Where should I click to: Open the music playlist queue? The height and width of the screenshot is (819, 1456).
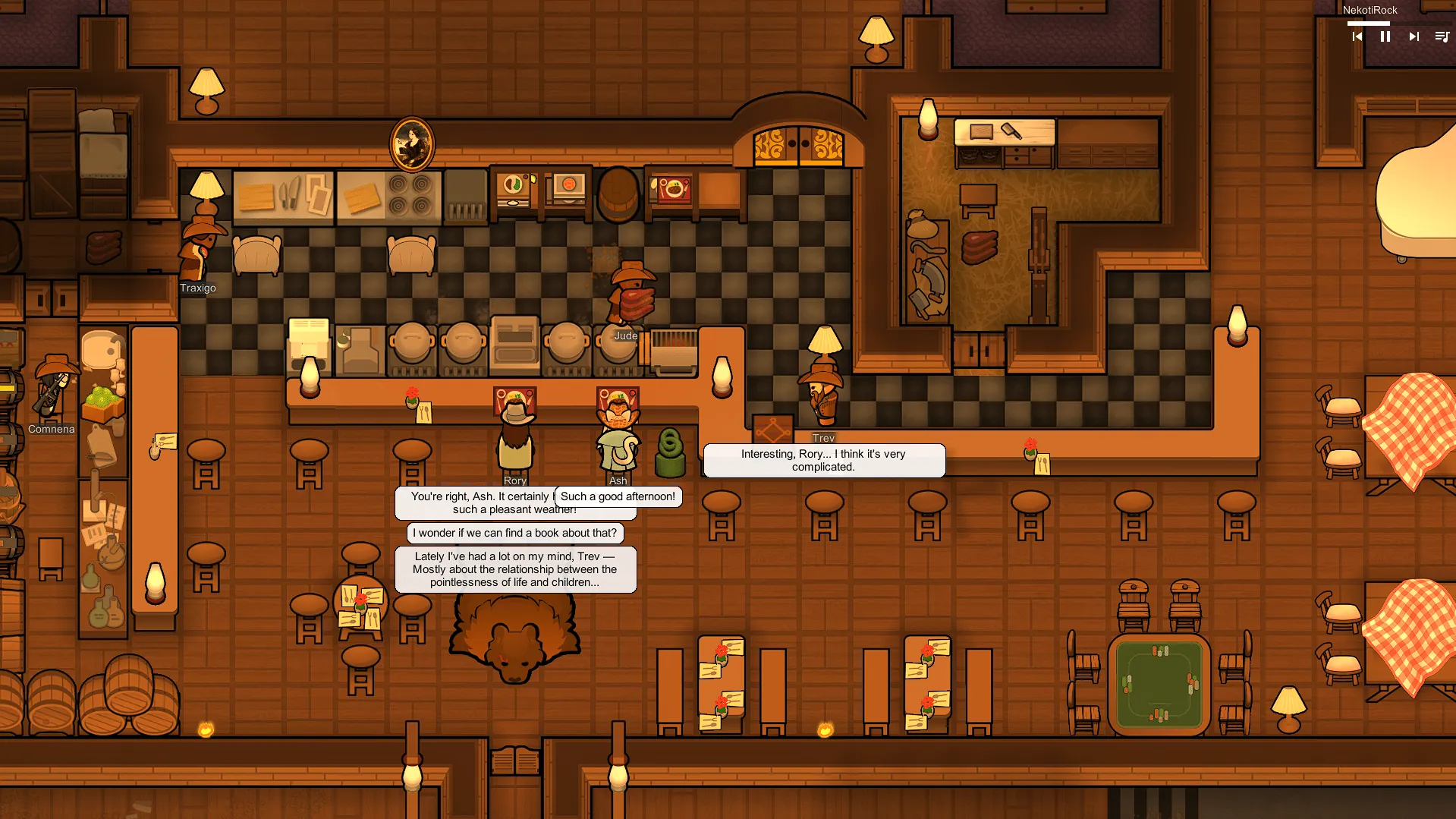[x=1442, y=36]
